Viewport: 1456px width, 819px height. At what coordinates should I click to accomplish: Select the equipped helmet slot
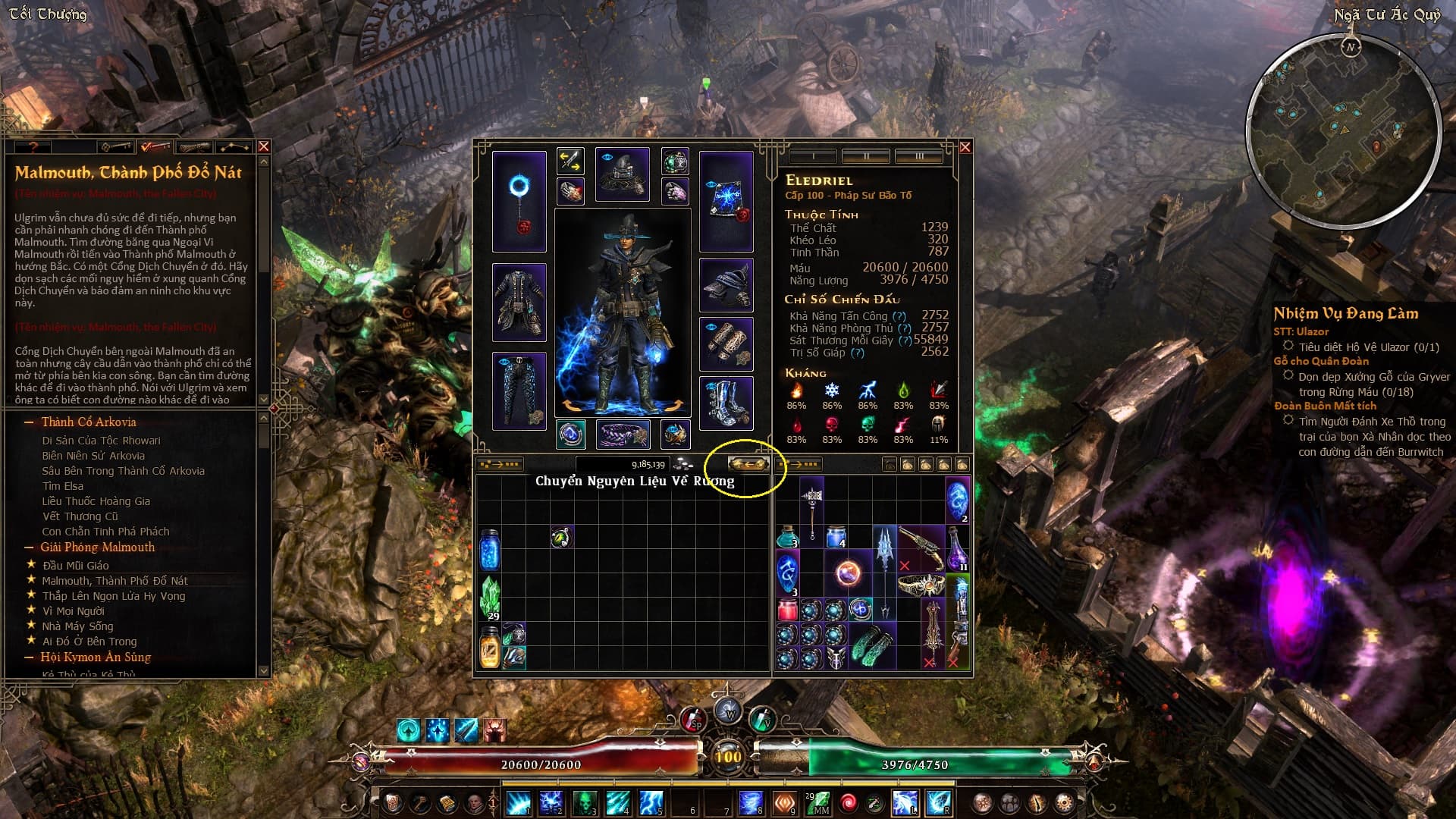coord(622,174)
